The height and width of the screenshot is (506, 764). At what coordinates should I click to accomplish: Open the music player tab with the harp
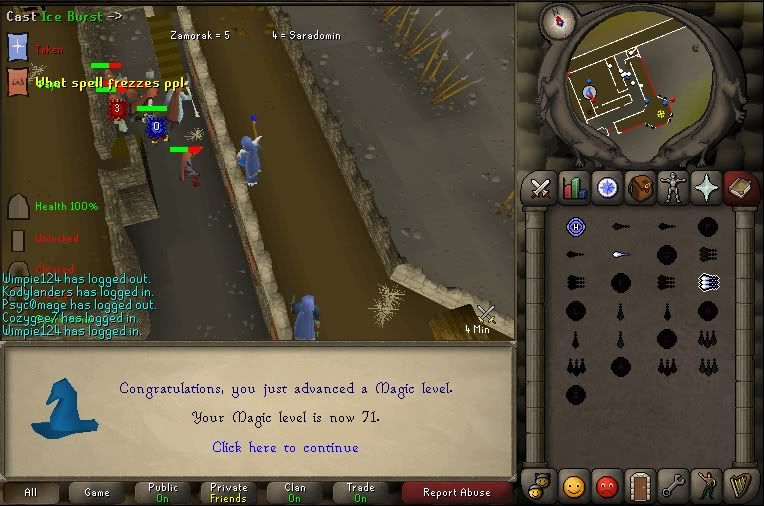[740, 485]
